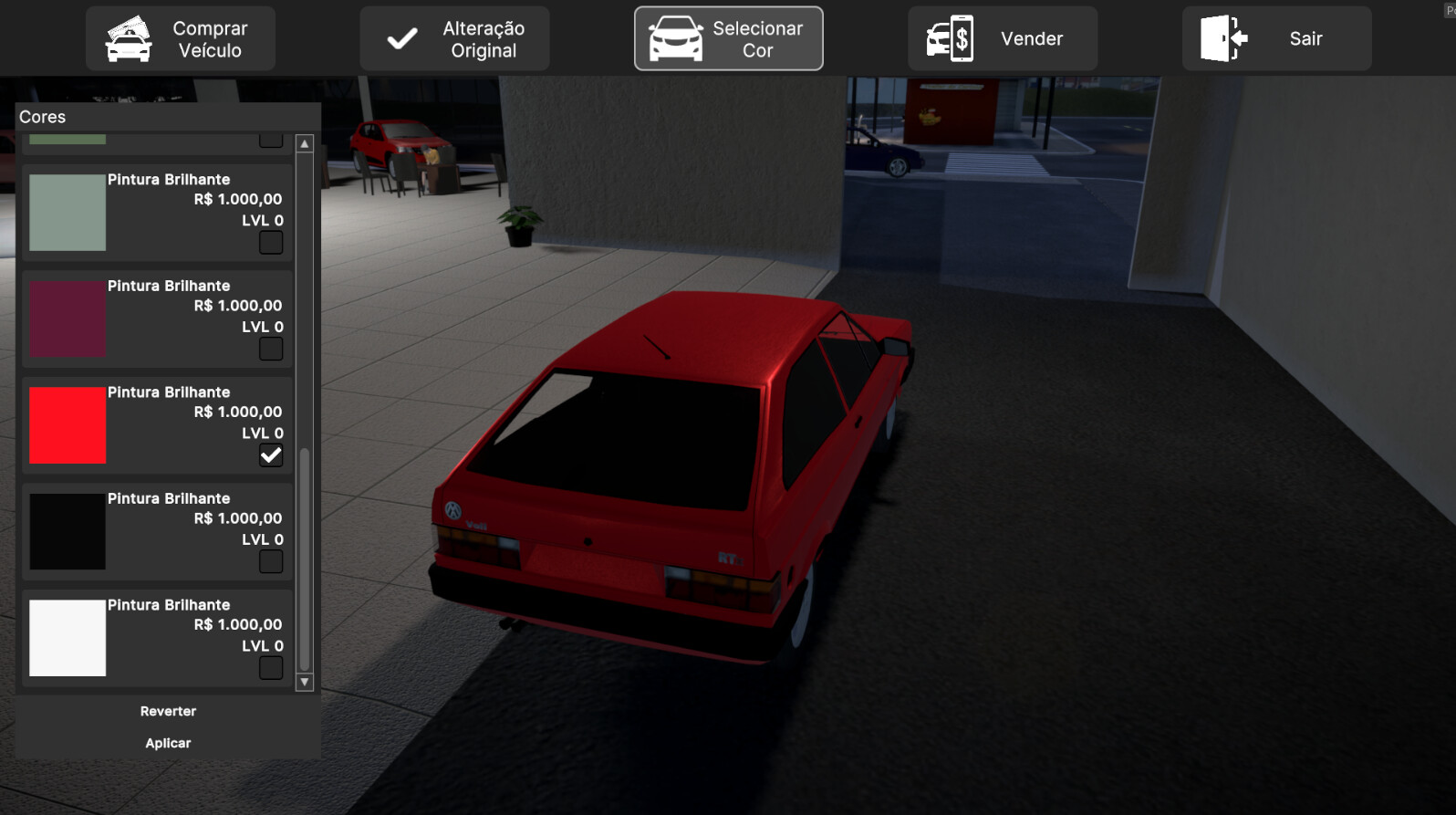Check the black Pintura Brilhante checkbox
This screenshot has width=1456, height=815.
click(x=270, y=561)
